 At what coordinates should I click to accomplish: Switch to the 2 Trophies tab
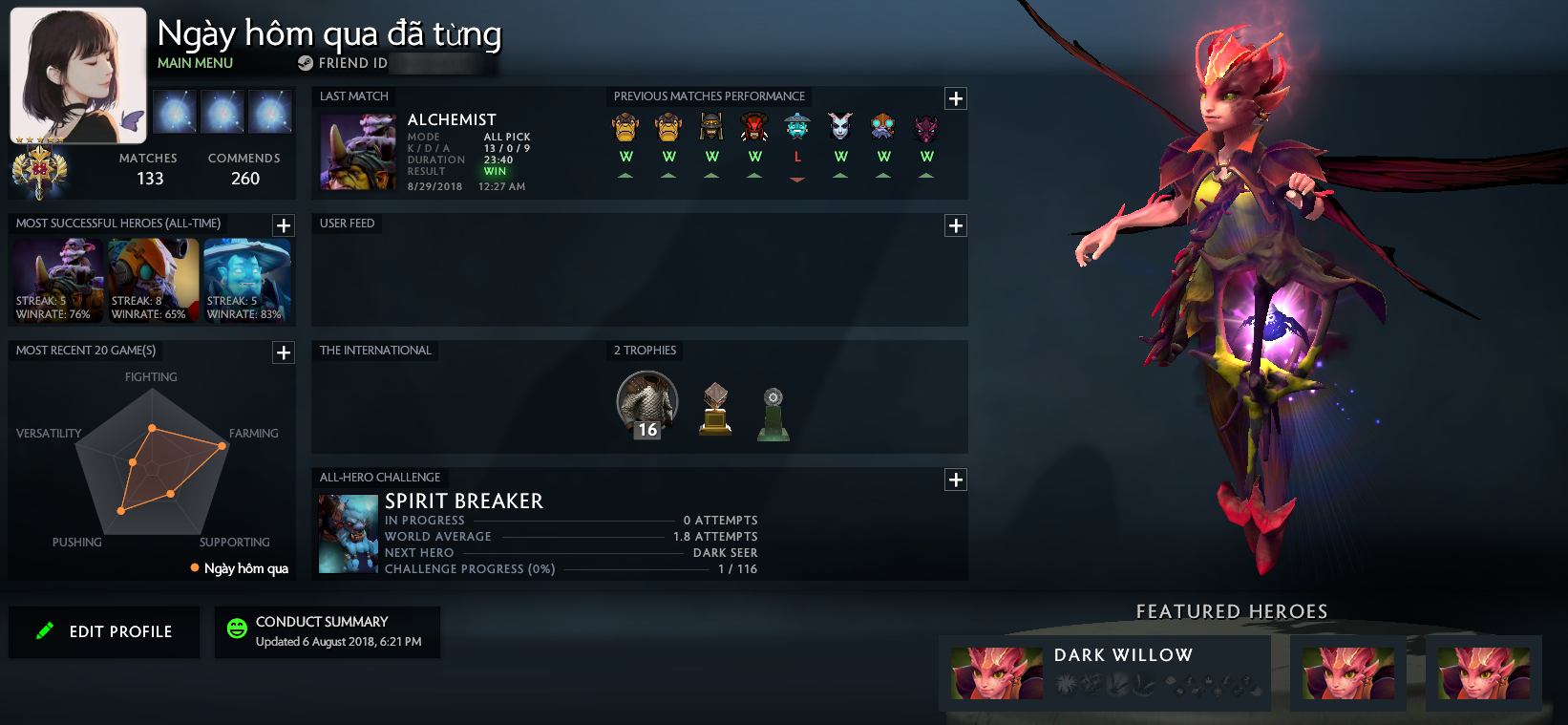pyautogui.click(x=644, y=351)
